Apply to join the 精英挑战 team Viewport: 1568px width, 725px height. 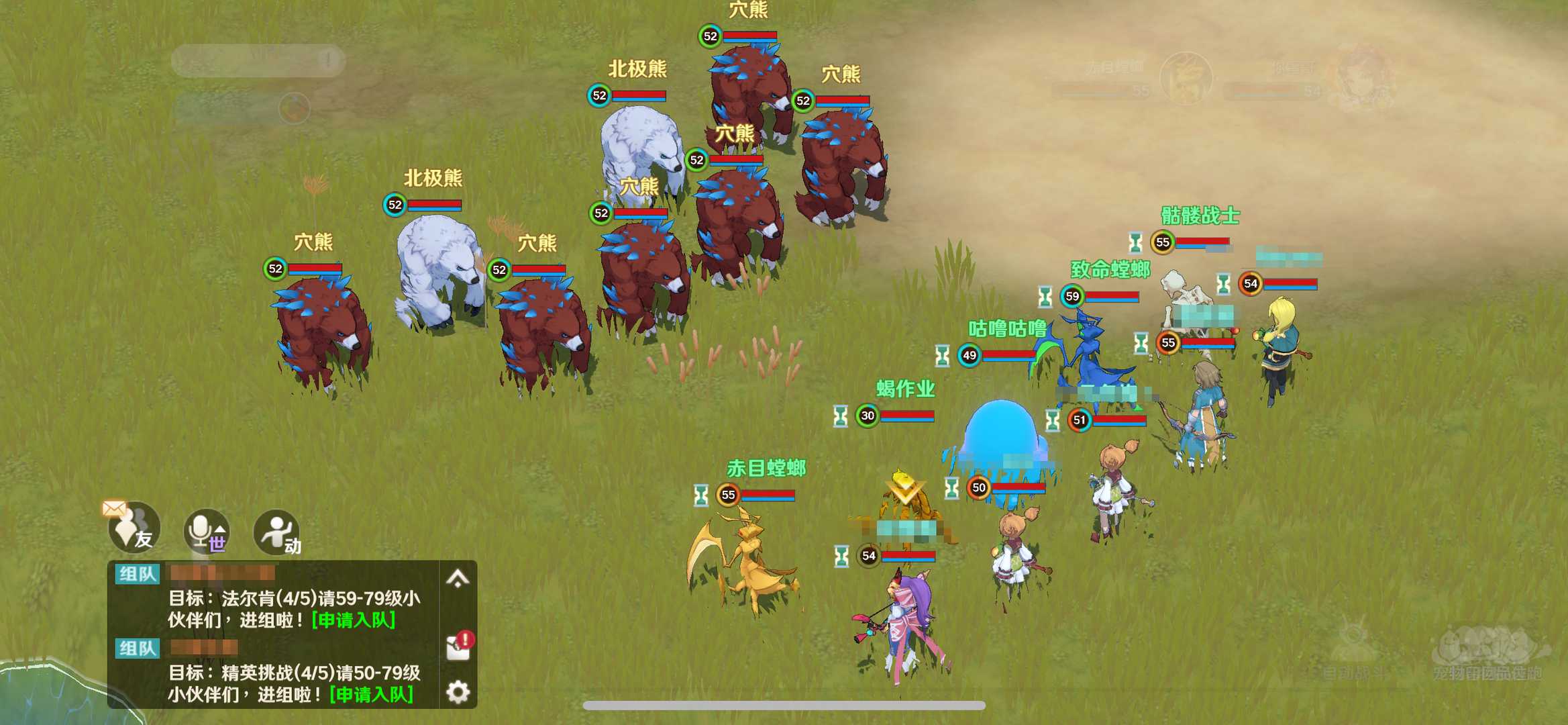pyautogui.click(x=372, y=694)
